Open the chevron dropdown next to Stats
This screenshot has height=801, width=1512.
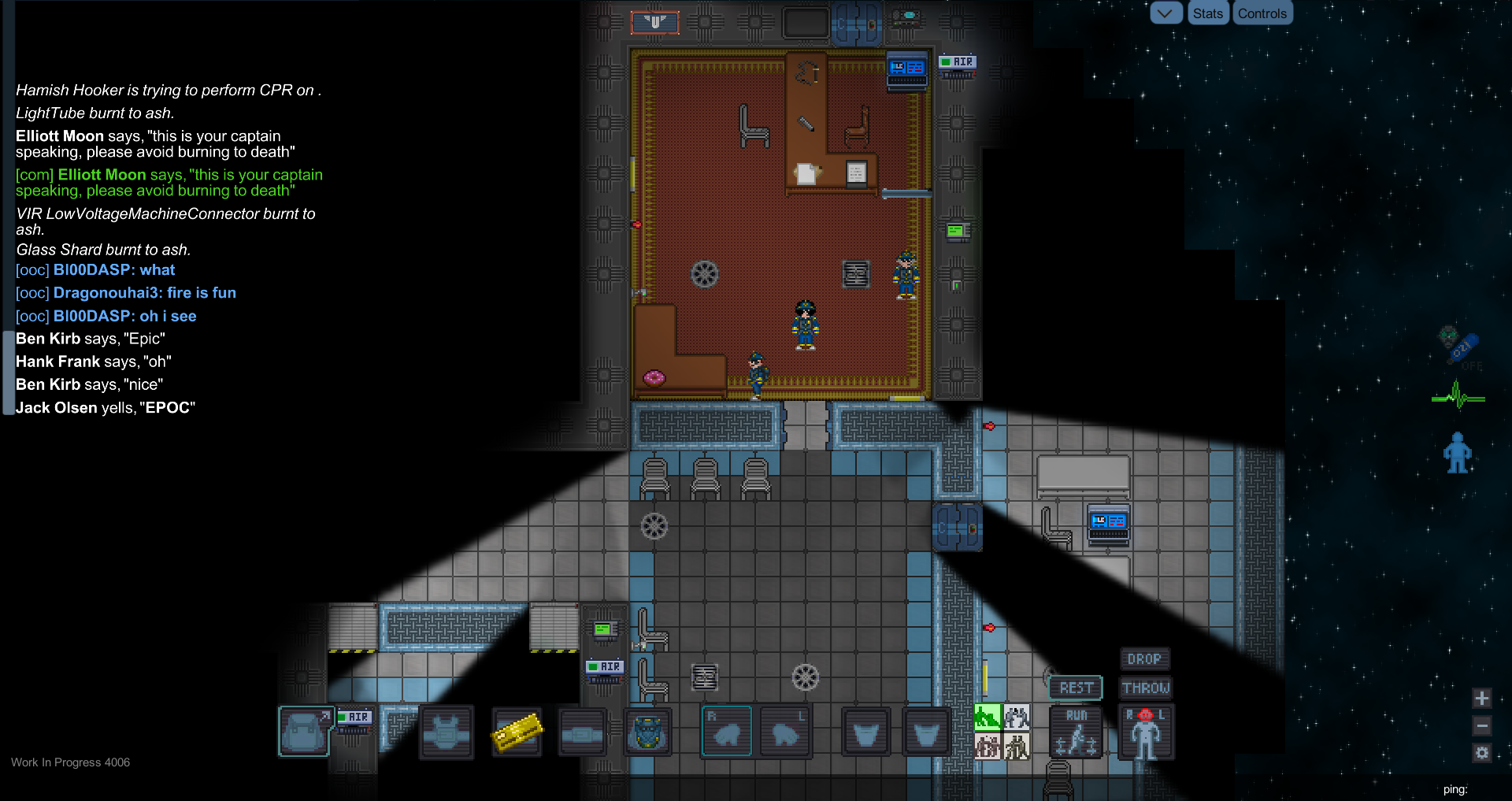(1166, 13)
